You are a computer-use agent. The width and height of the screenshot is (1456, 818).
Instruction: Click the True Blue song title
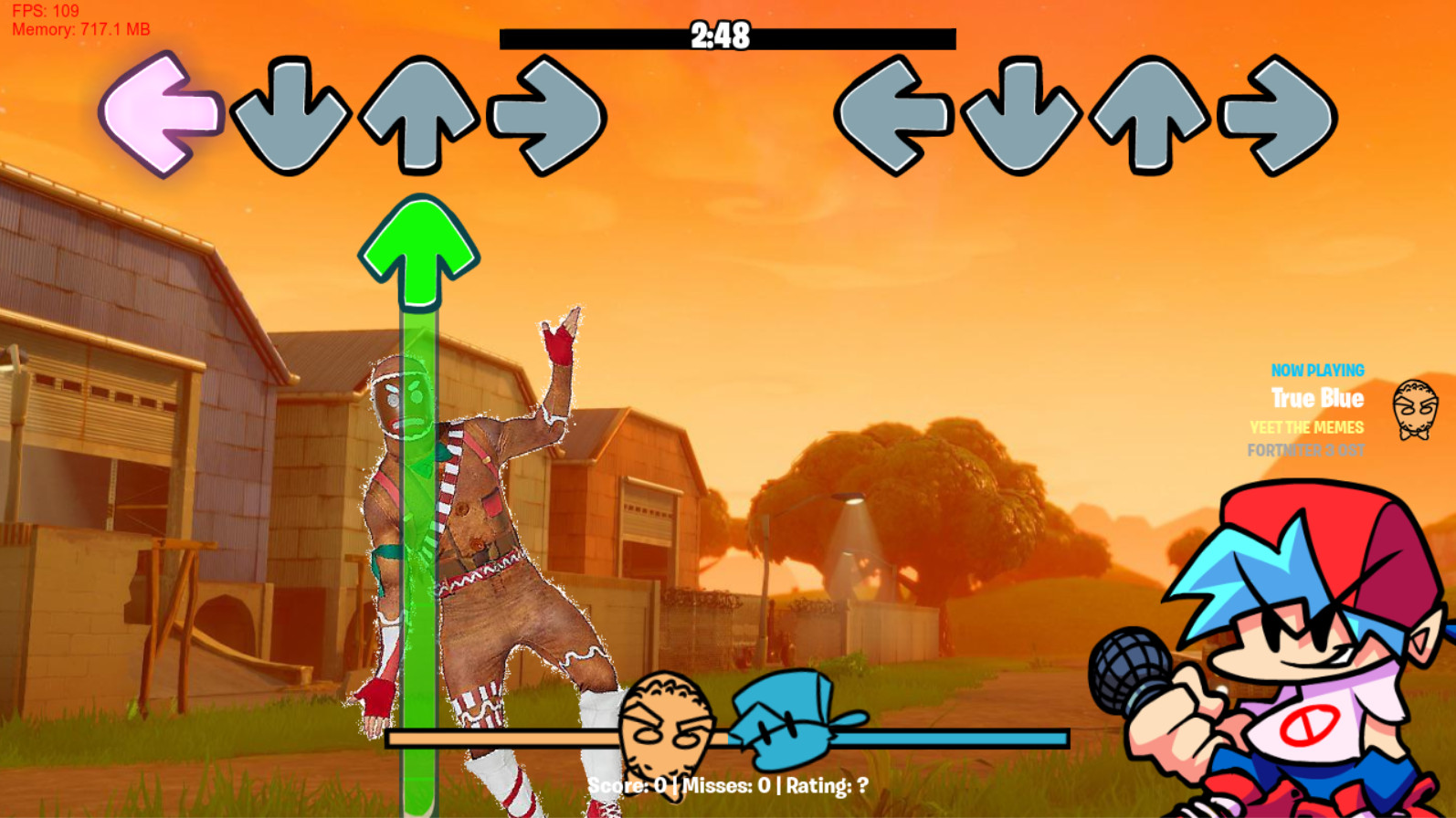(1318, 398)
